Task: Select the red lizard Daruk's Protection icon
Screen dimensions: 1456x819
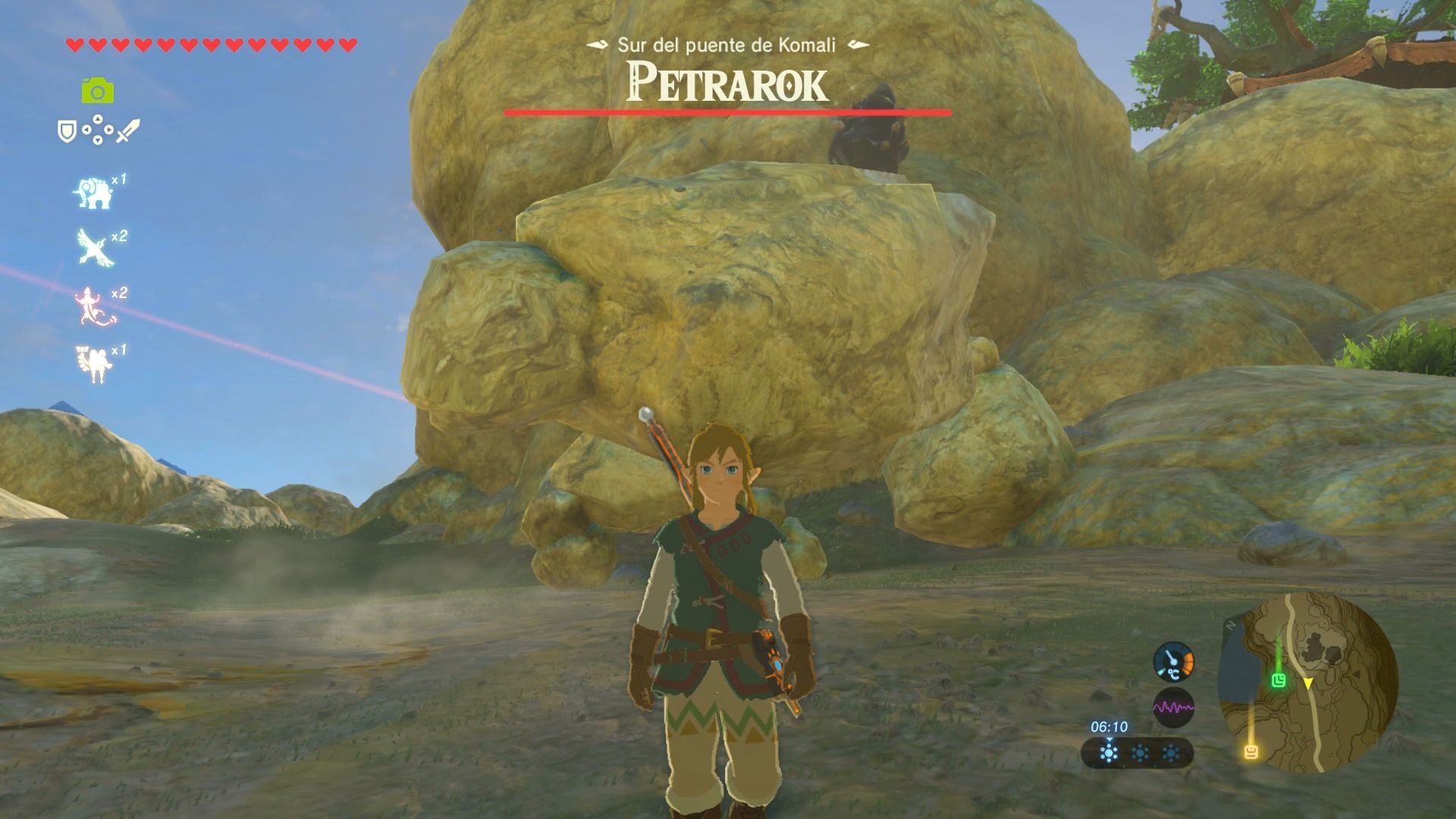Action: point(94,305)
